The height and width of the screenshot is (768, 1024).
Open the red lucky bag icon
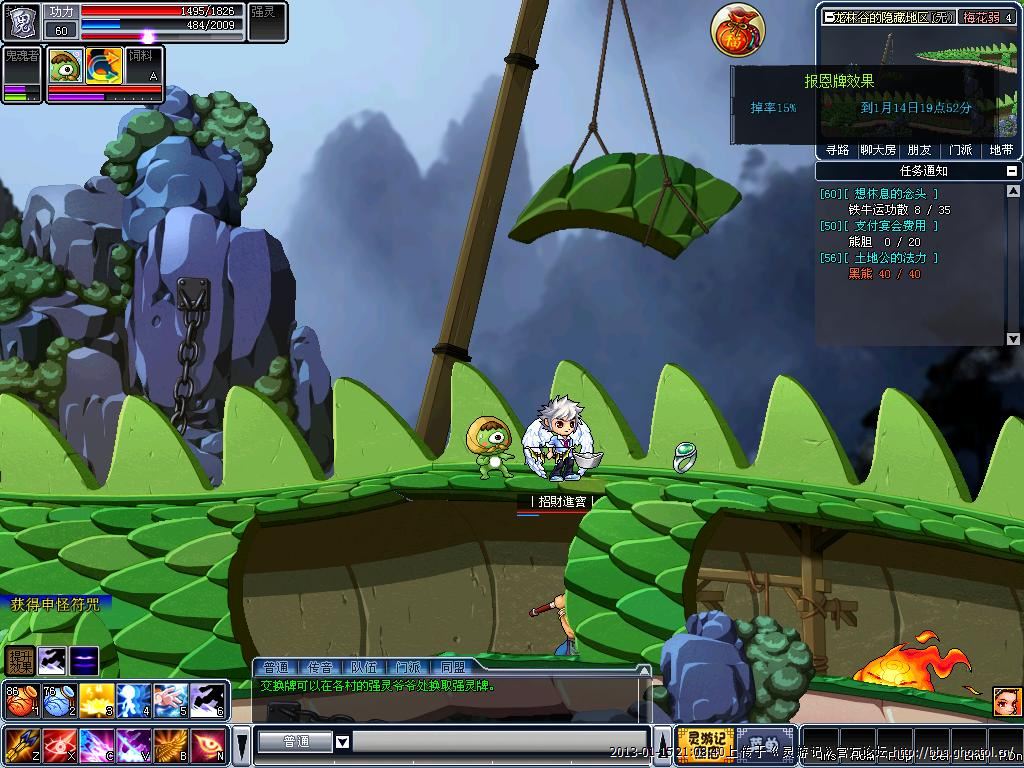click(738, 30)
